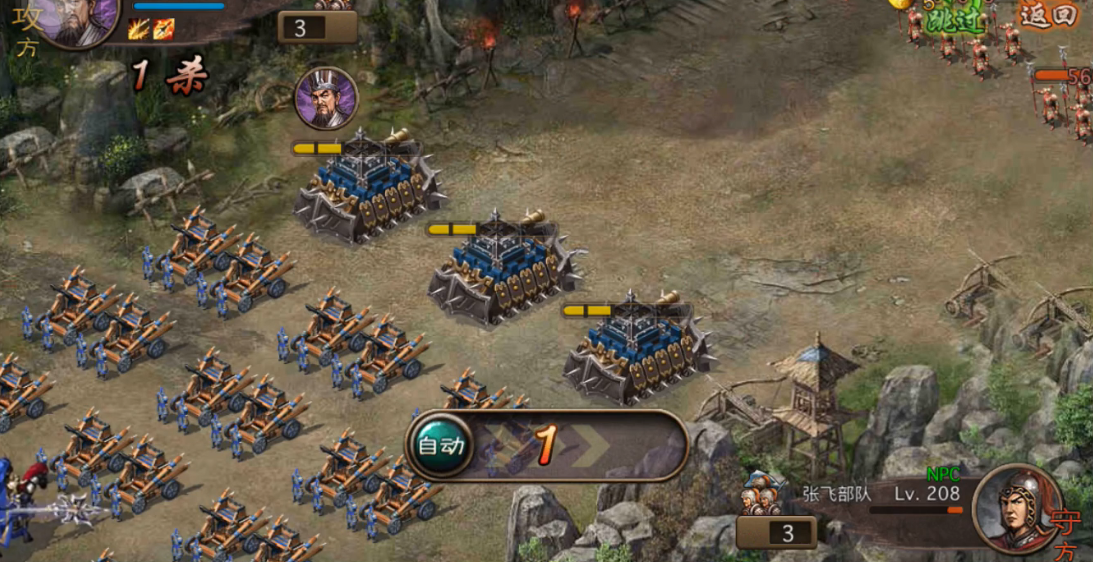This screenshot has height=562, width=1093.
Task: Click the orange 返回 (return) button
Action: [x=1048, y=14]
